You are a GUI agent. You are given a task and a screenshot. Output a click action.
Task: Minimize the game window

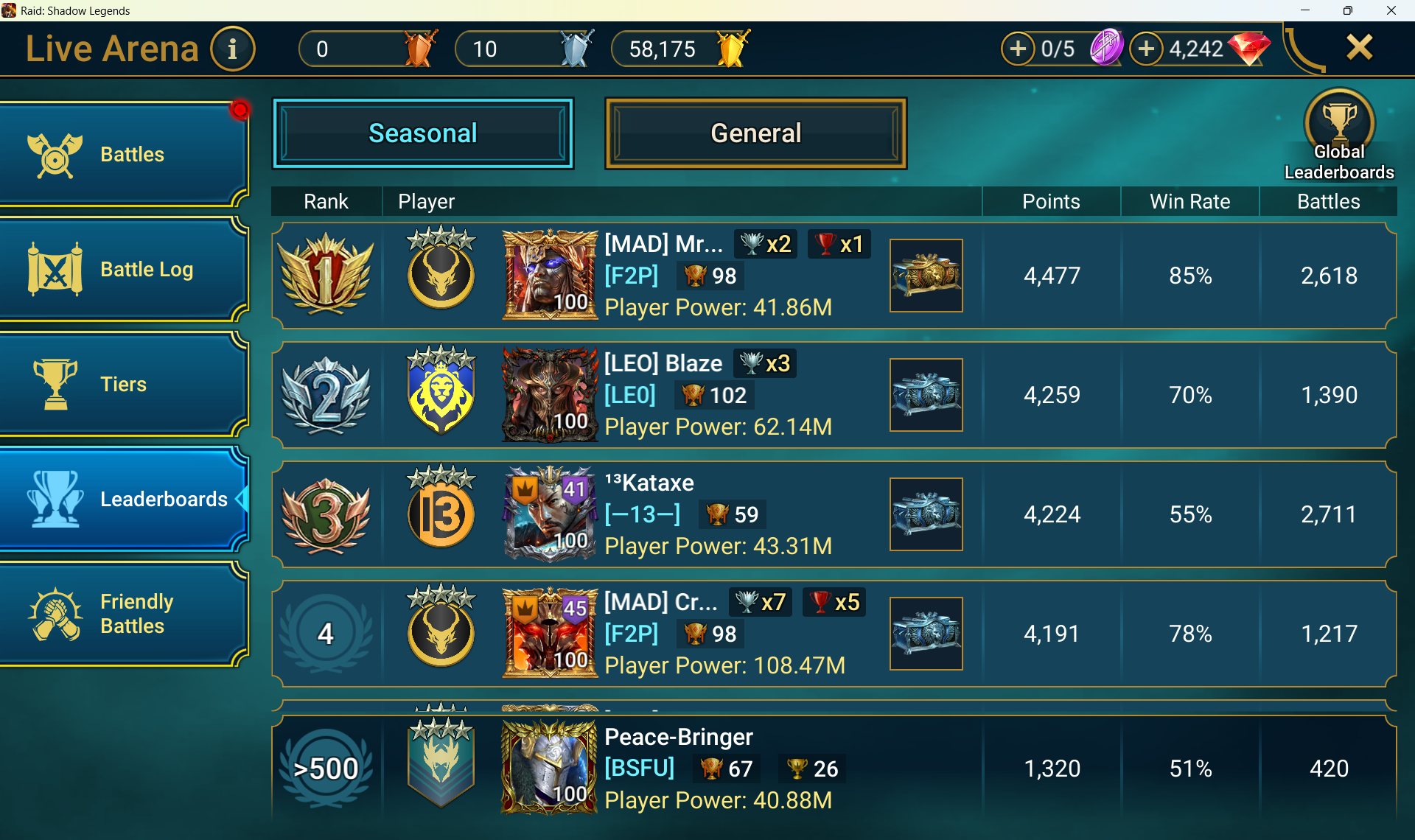pyautogui.click(x=1305, y=10)
